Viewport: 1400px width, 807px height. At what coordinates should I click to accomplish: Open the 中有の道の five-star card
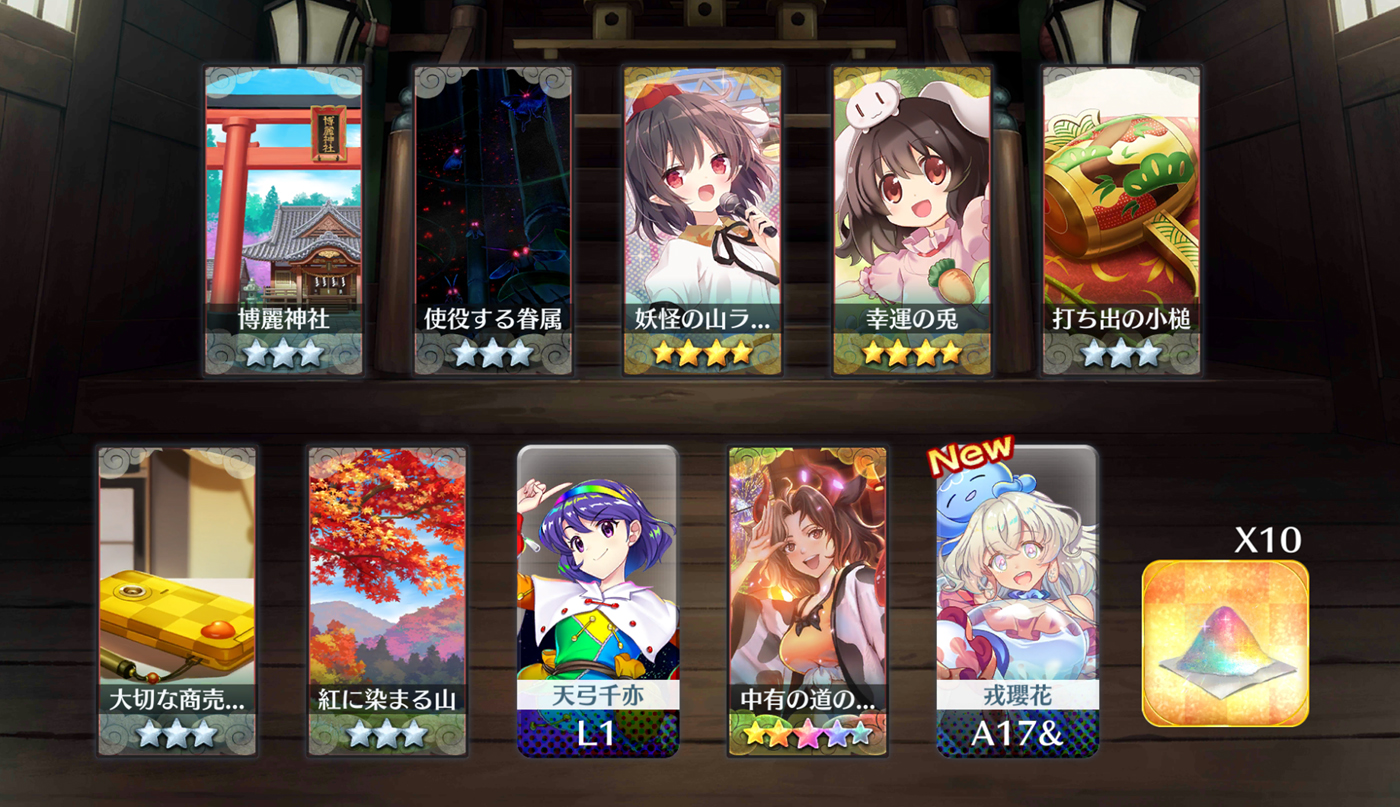(x=807, y=600)
